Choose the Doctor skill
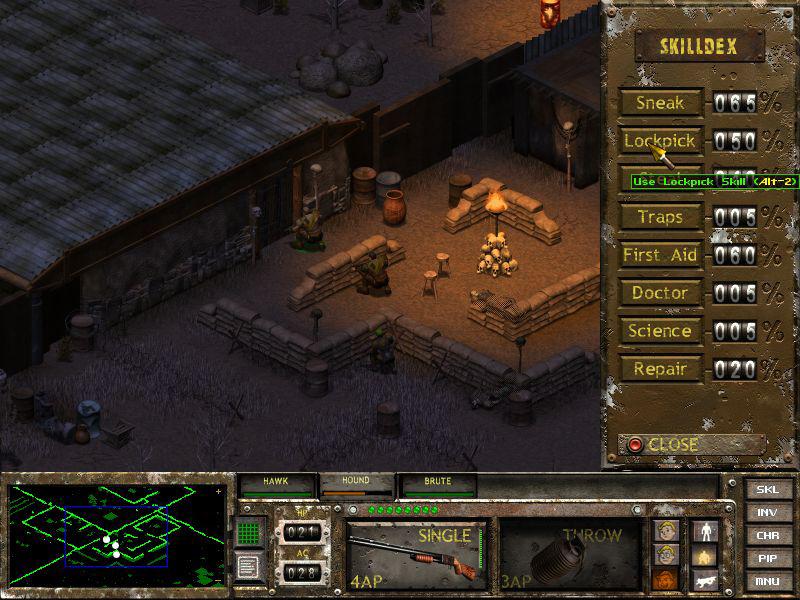The height and width of the screenshot is (600, 800). coord(660,293)
